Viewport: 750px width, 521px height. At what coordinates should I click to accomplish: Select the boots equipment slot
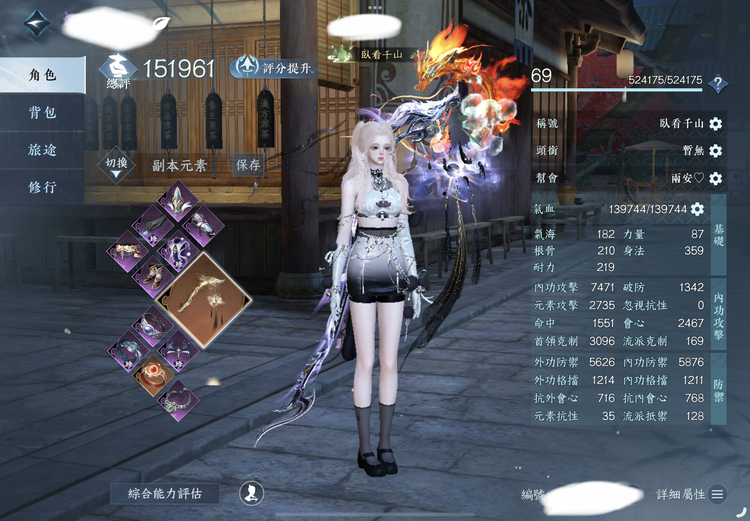[x=154, y=272]
